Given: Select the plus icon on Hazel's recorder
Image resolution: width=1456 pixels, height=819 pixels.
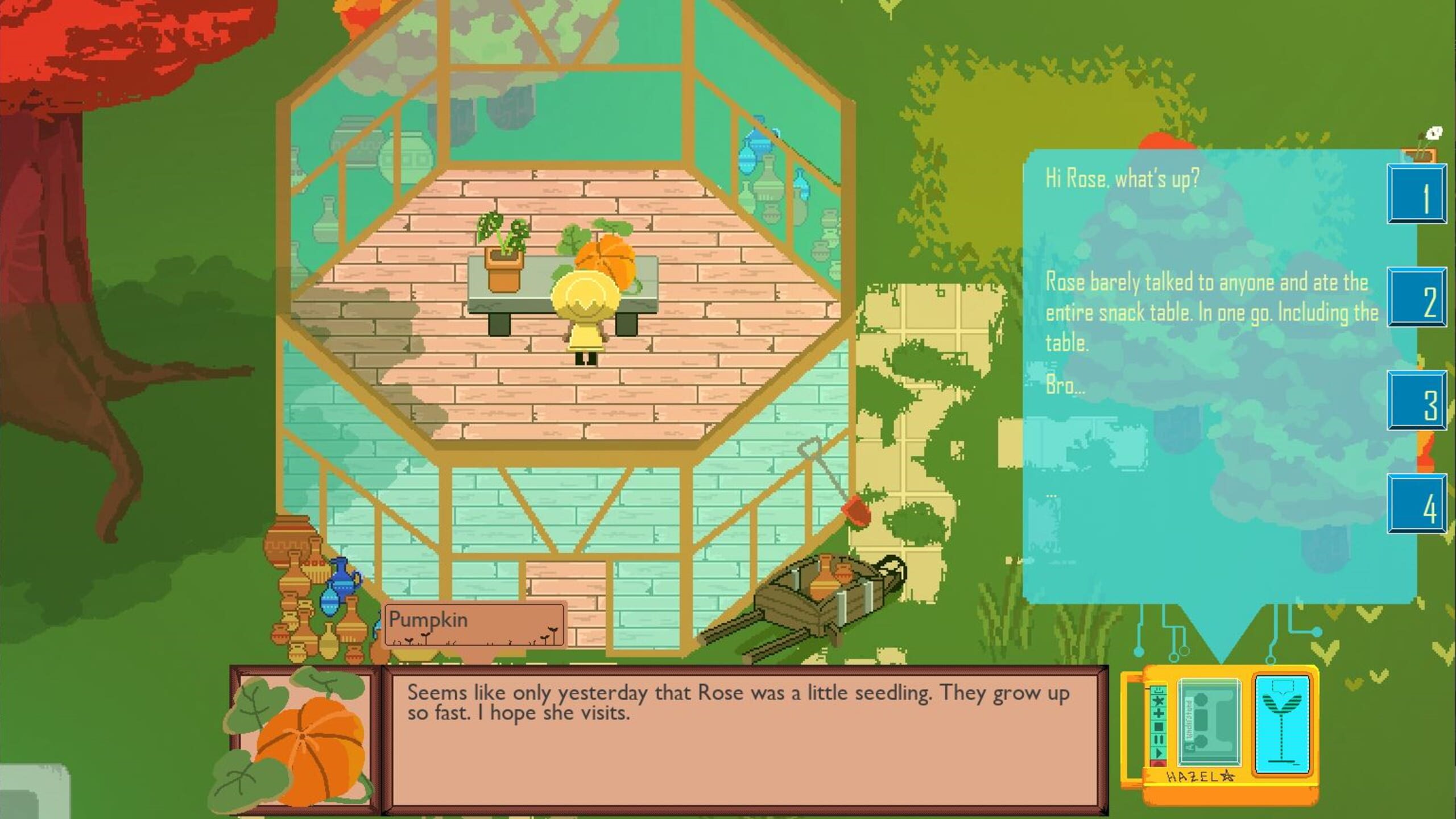Looking at the screenshot, I should (1159, 714).
